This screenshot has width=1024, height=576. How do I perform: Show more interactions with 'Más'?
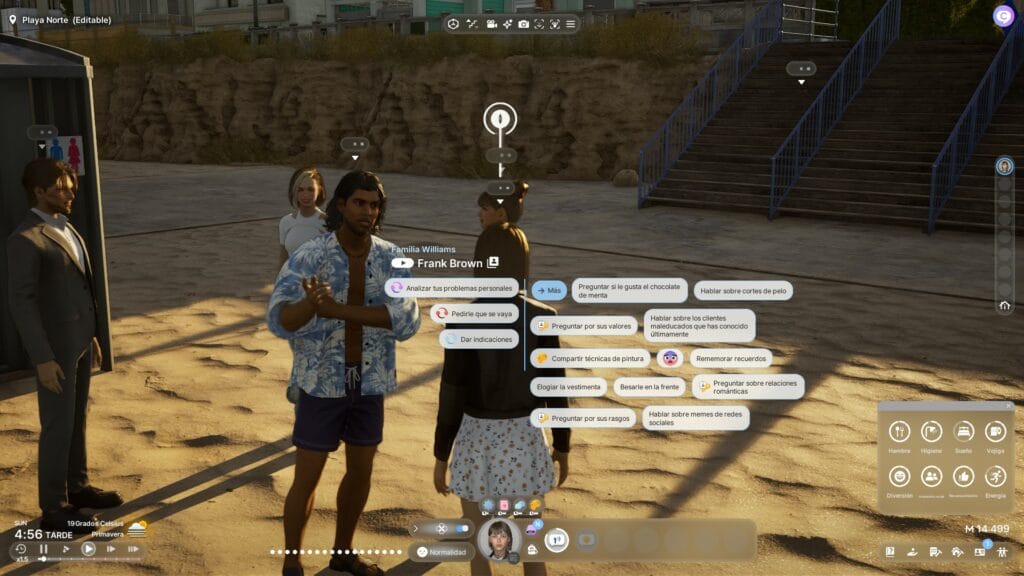coord(549,290)
